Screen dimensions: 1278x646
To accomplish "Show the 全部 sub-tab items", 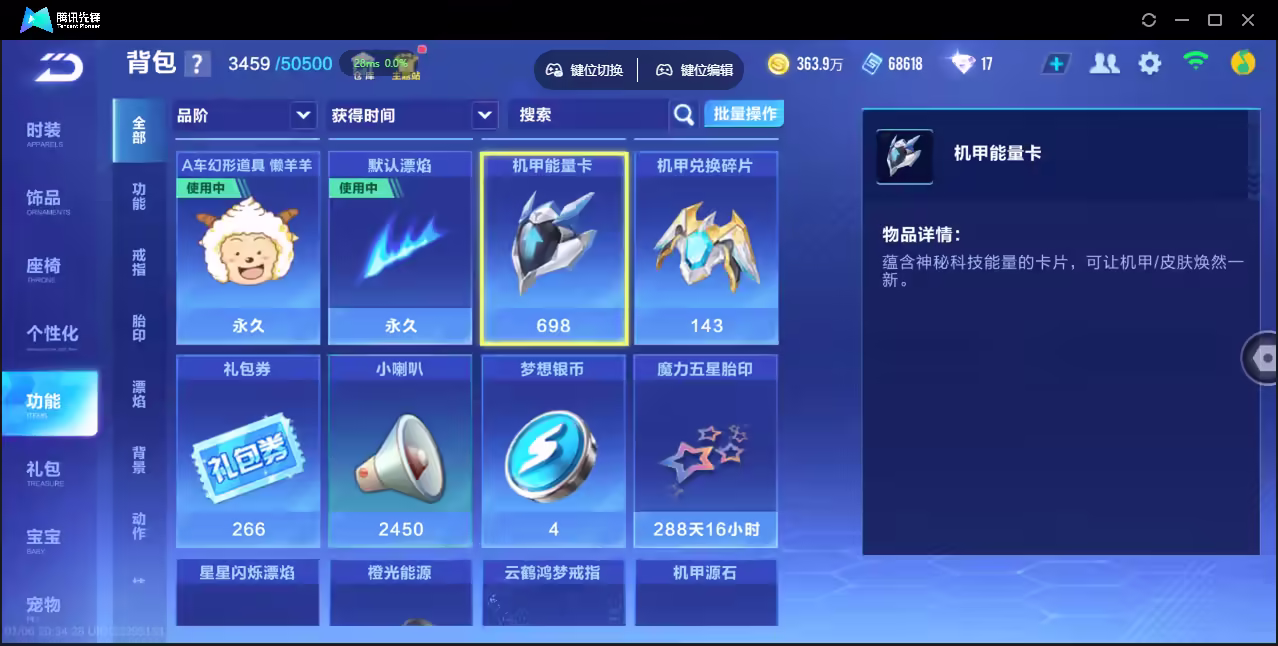I will pos(139,130).
